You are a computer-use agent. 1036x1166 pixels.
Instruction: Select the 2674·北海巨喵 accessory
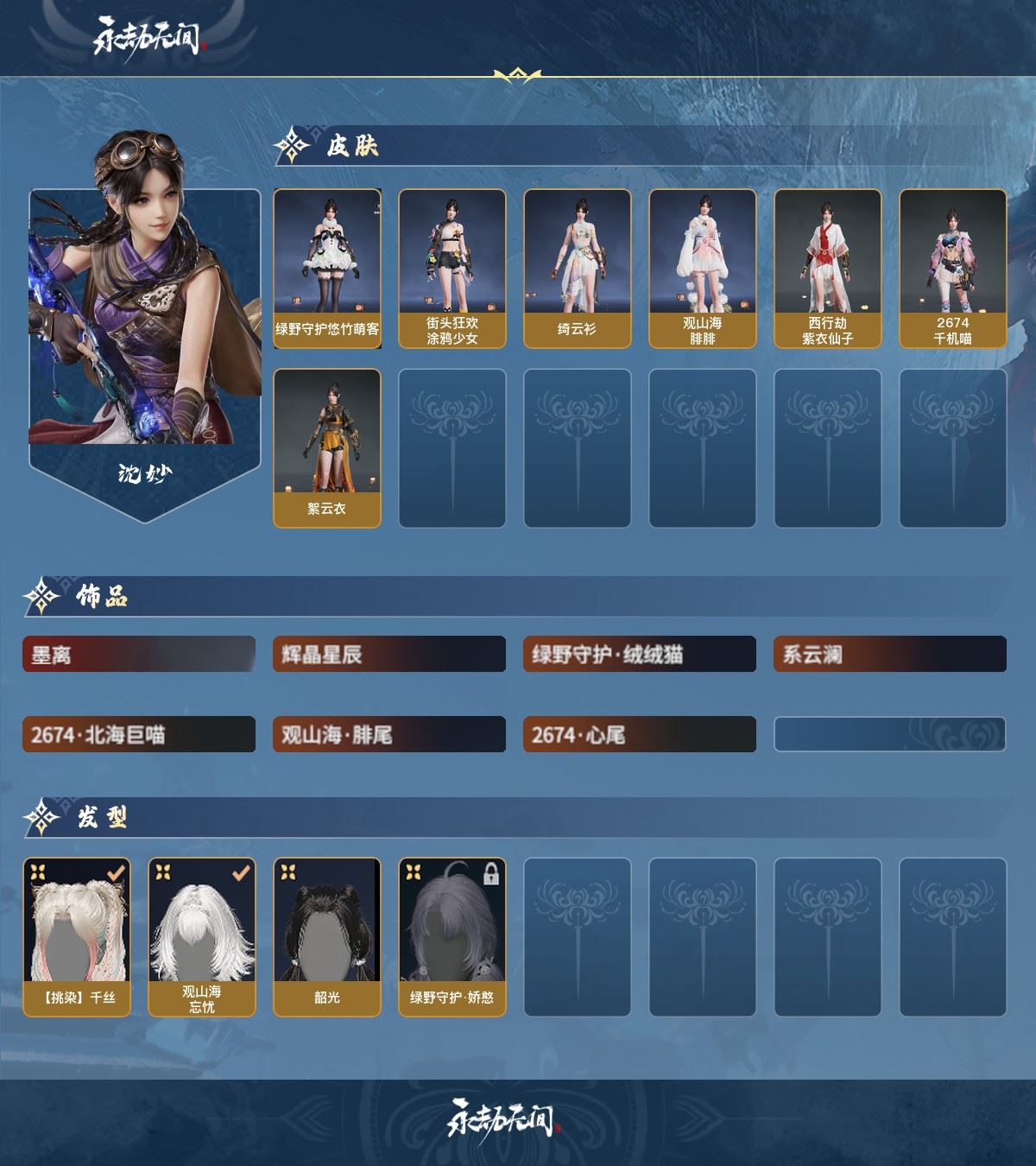139,735
